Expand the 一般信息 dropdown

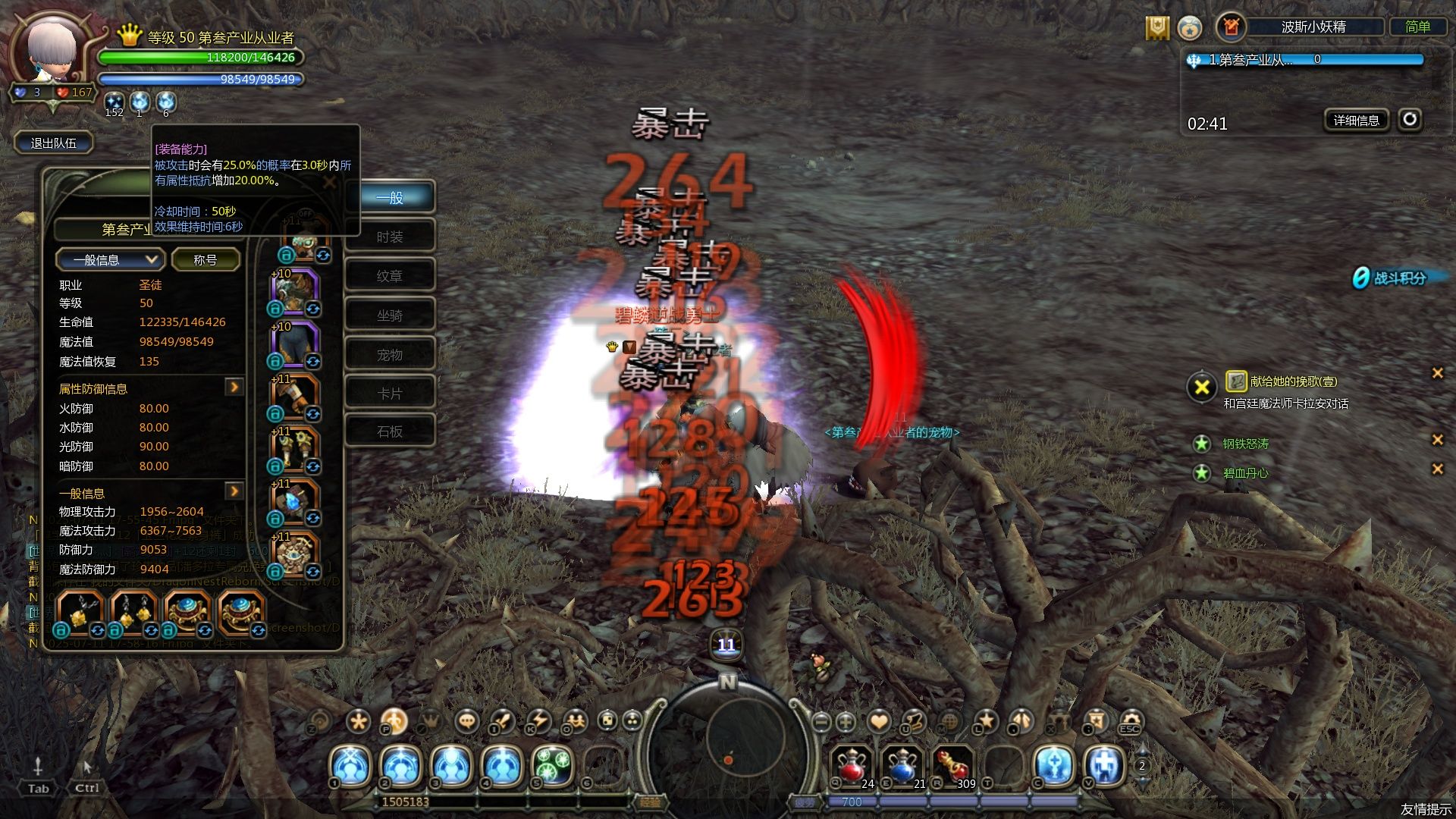pos(108,260)
